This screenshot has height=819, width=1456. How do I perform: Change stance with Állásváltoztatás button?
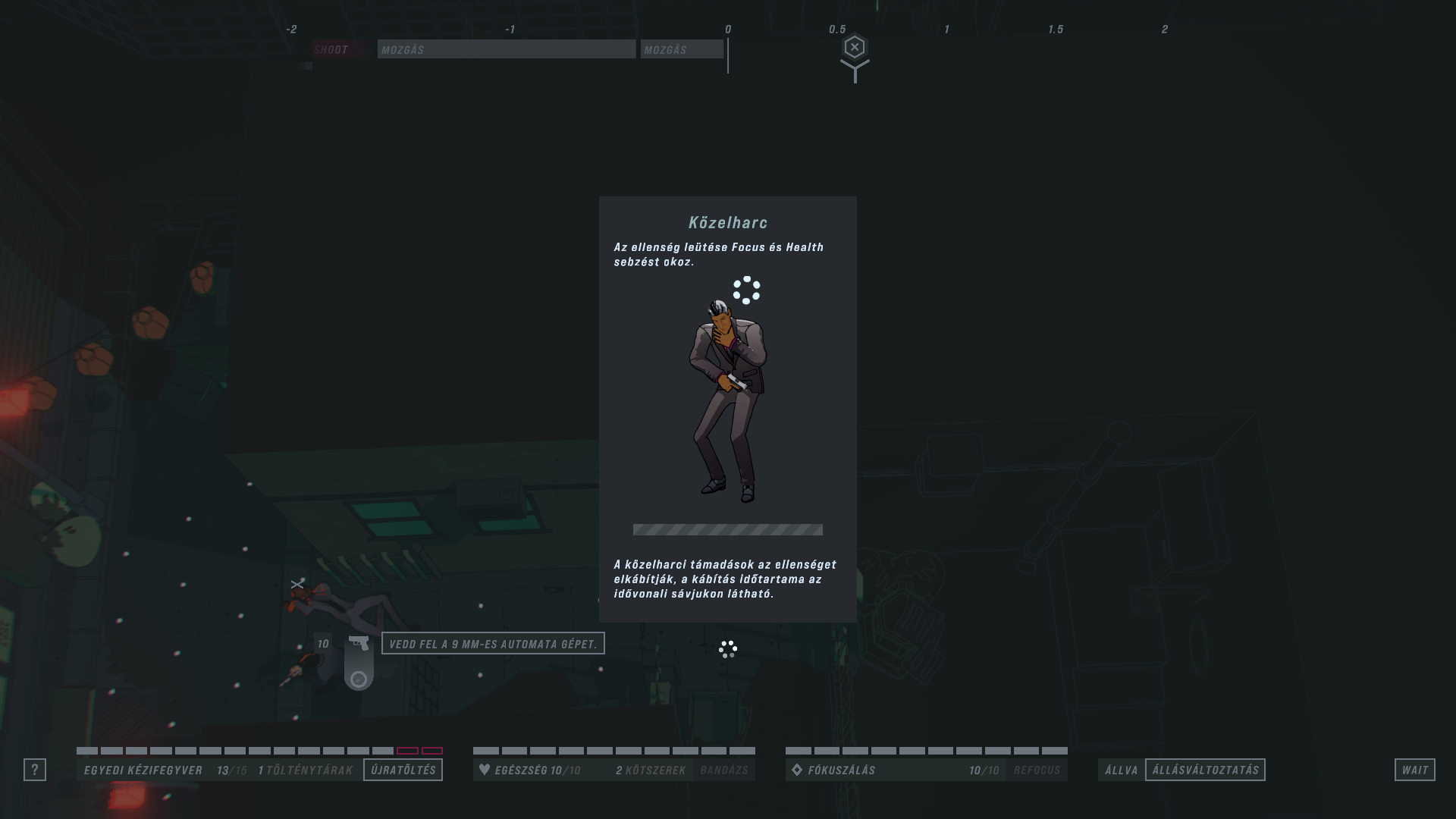point(1205,770)
